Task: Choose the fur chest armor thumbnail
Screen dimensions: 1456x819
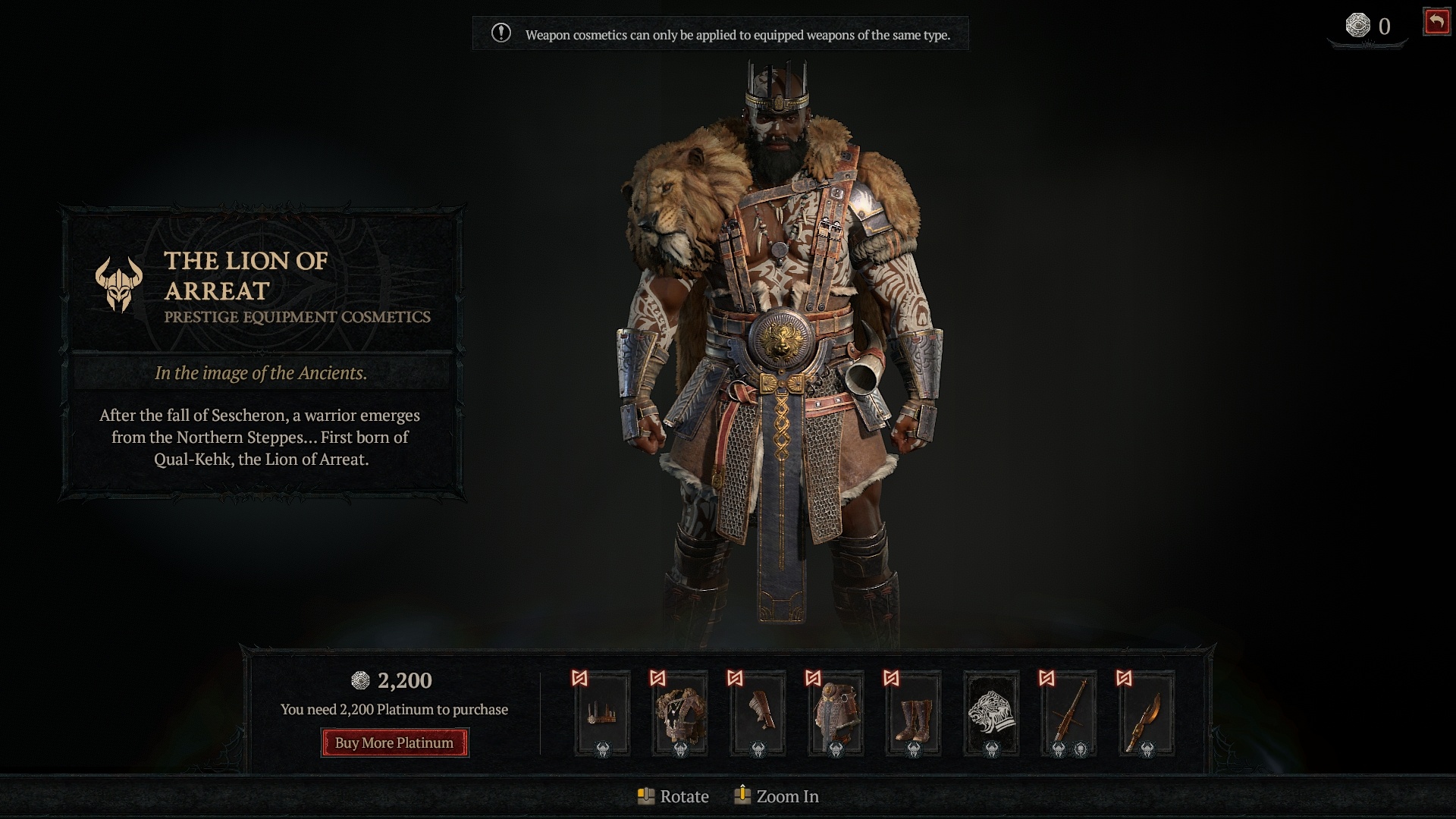Action: [x=680, y=713]
